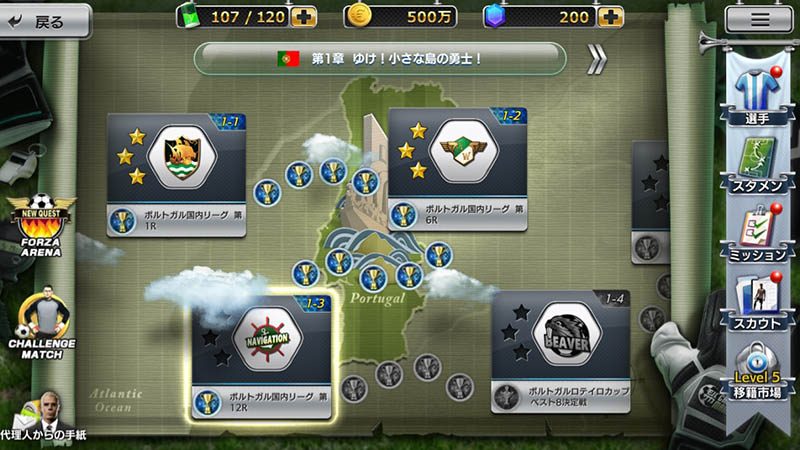Select stage 1-2 league match card
800x450 pixels.
[458, 171]
